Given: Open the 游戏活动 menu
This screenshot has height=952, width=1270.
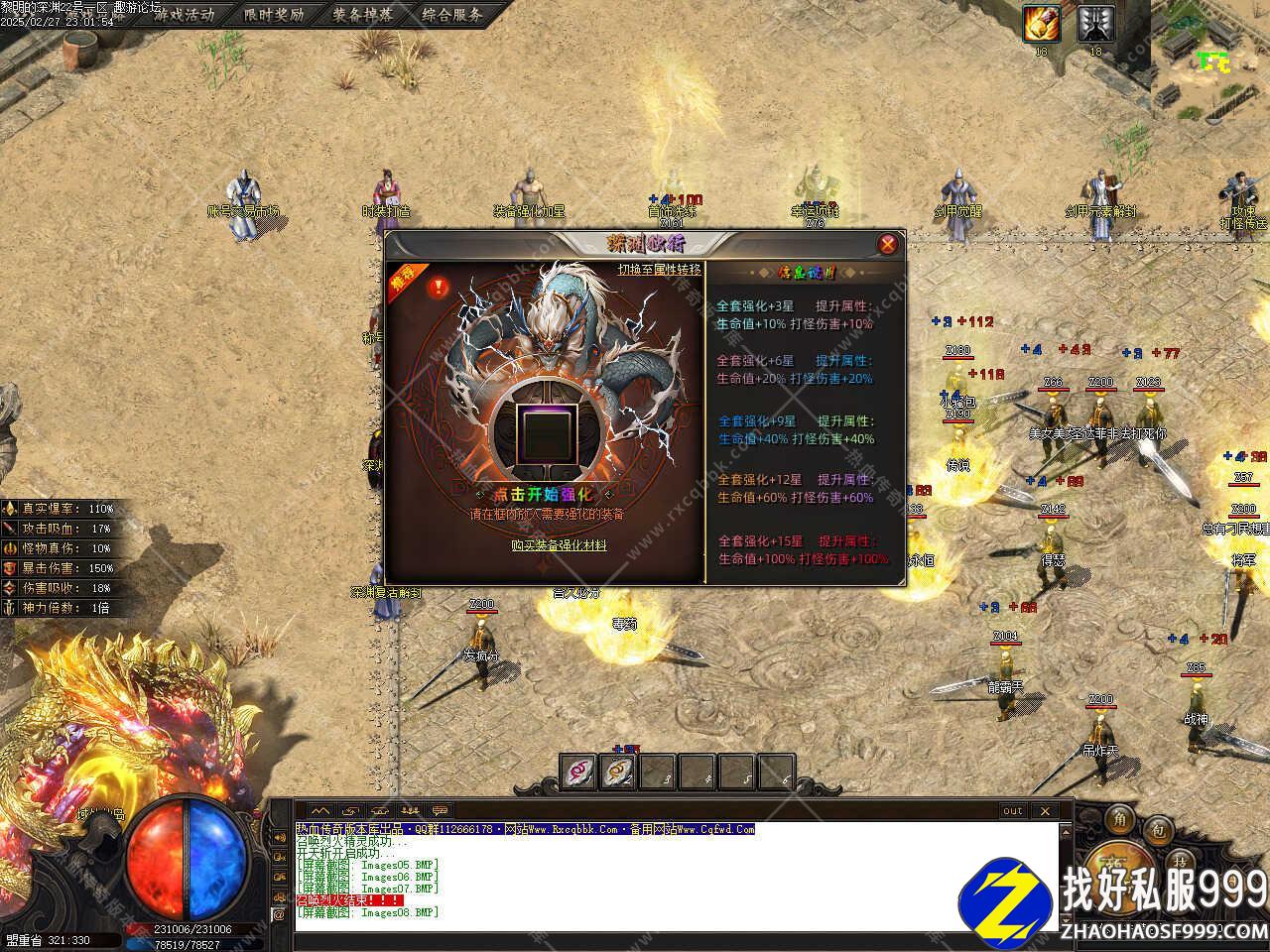Looking at the screenshot, I should point(184,15).
